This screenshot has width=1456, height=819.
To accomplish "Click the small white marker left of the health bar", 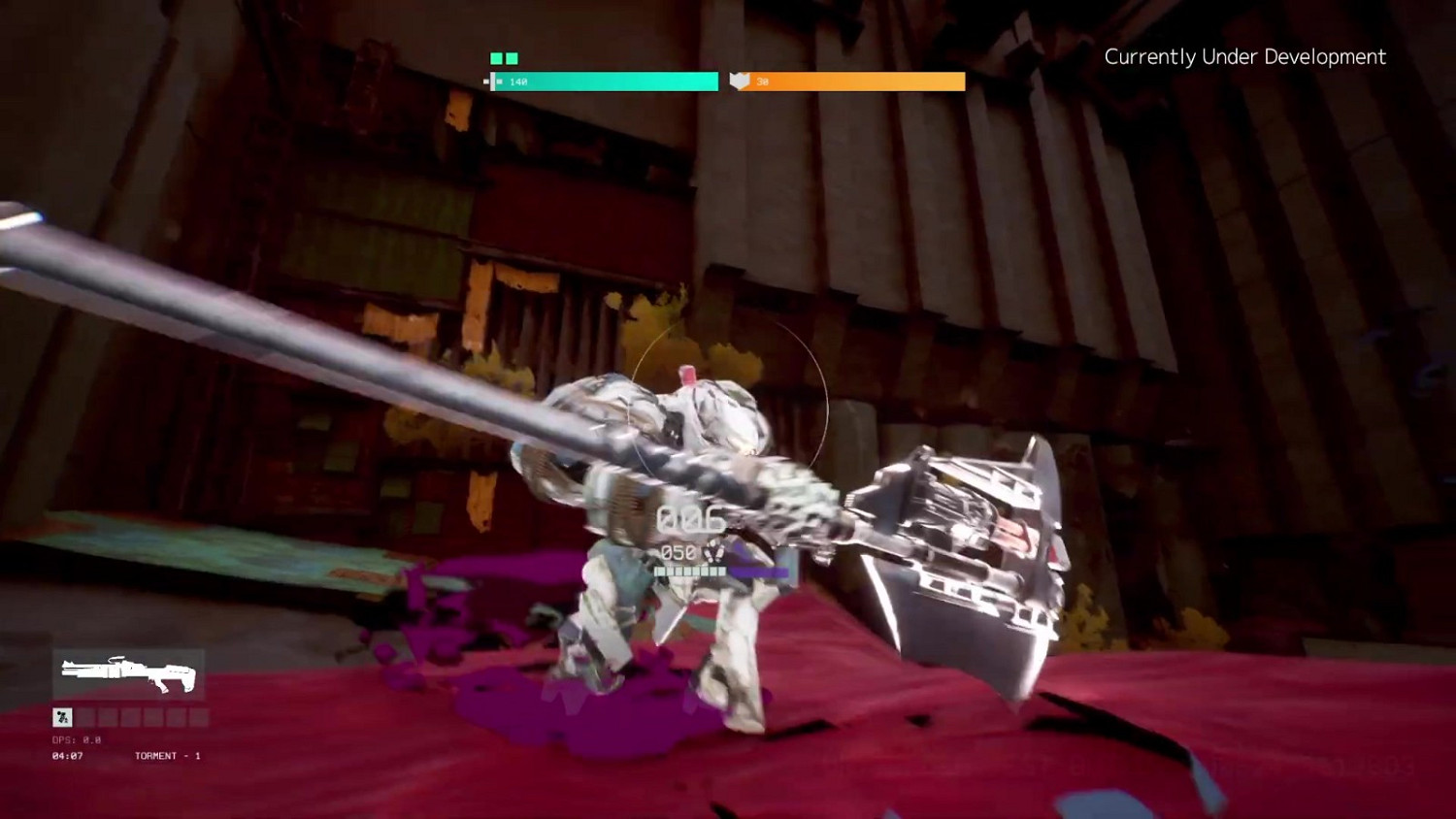I will 485,82.
